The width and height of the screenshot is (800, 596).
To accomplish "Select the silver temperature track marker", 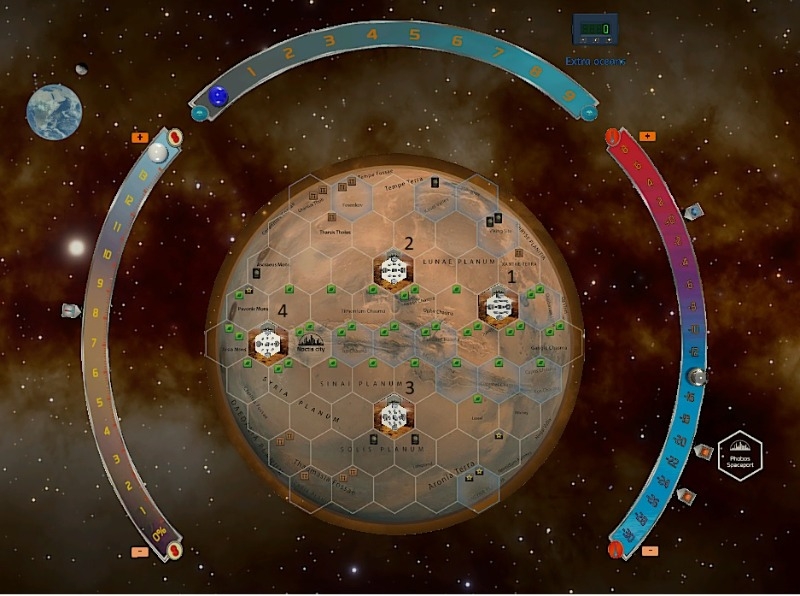I will pyautogui.click(x=696, y=378).
